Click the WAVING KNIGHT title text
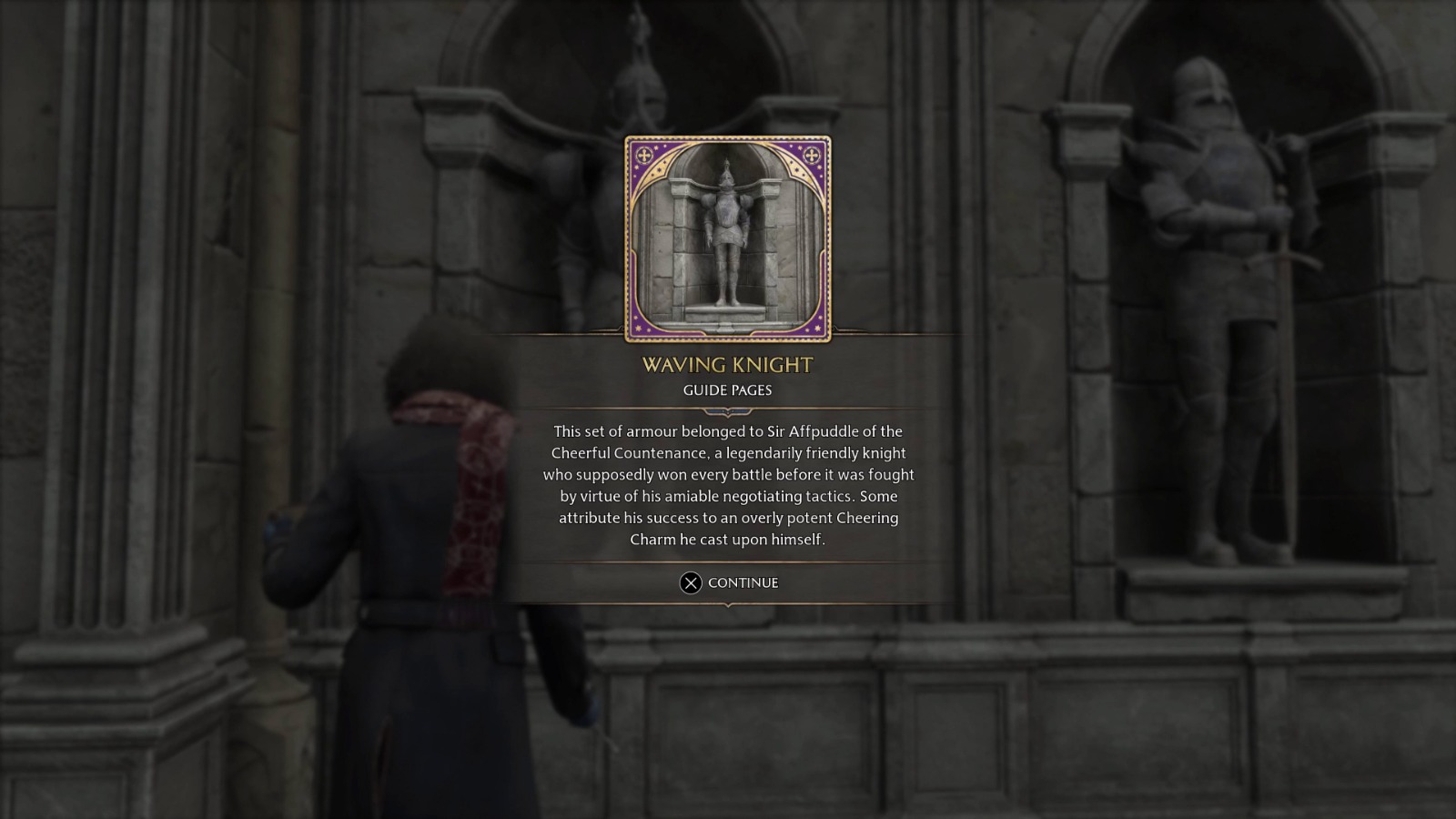The height and width of the screenshot is (819, 1456). (x=728, y=363)
